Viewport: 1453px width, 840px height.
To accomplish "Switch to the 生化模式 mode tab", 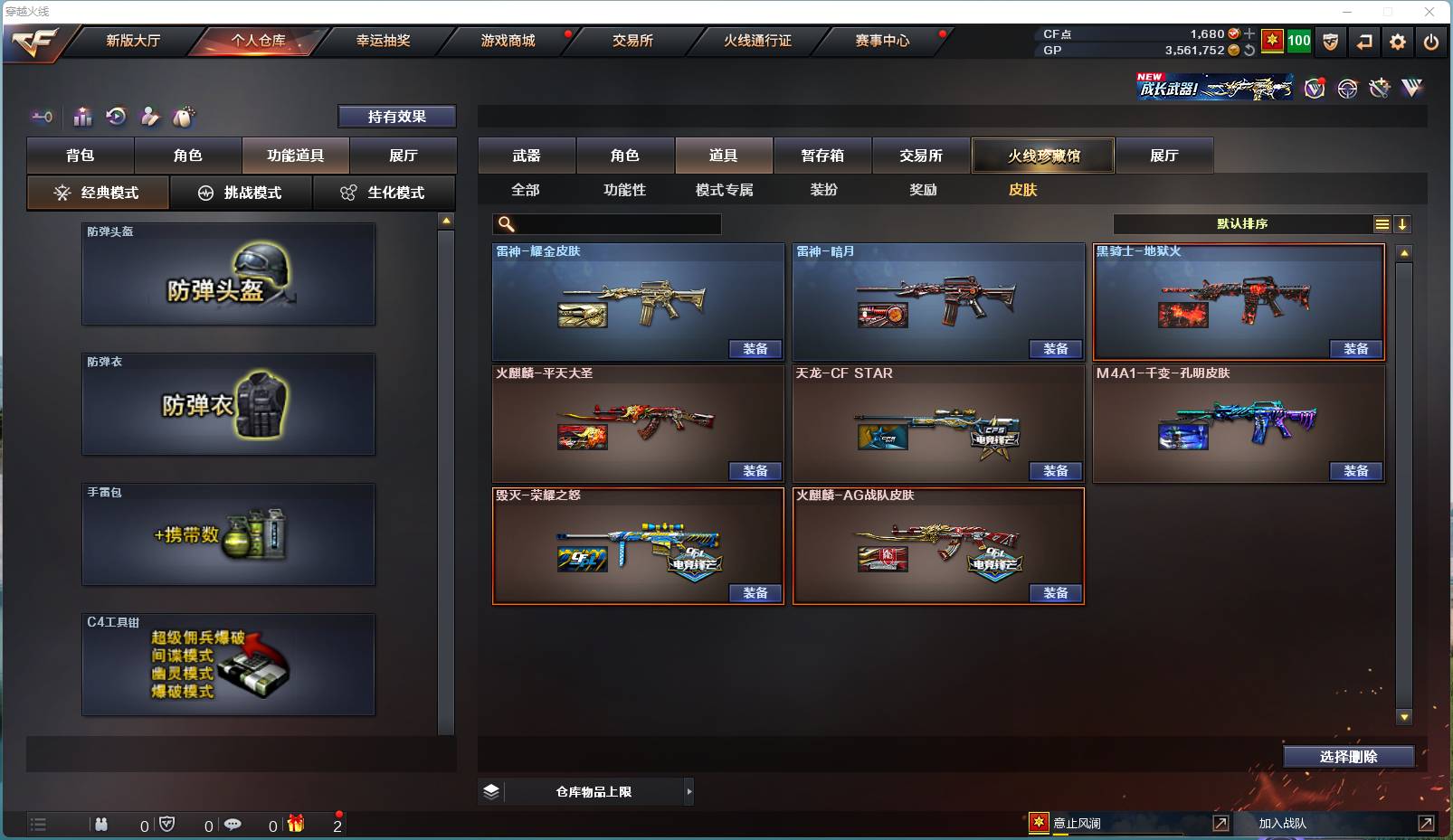I will [385, 193].
